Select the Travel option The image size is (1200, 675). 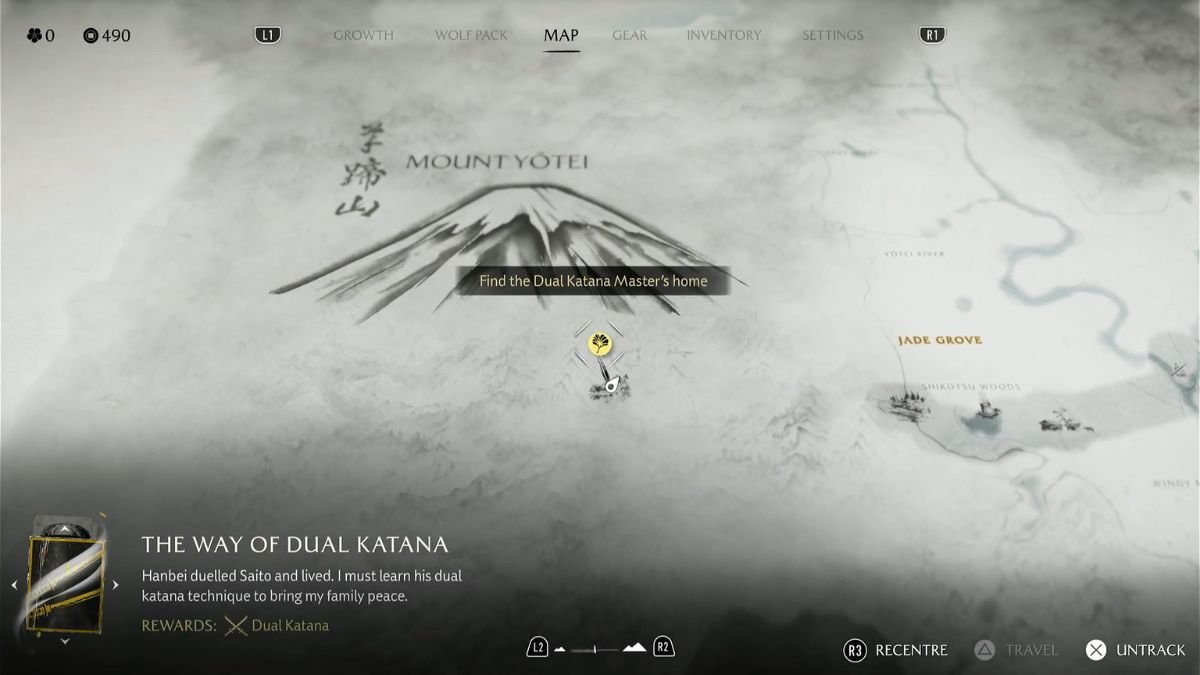coord(1017,650)
